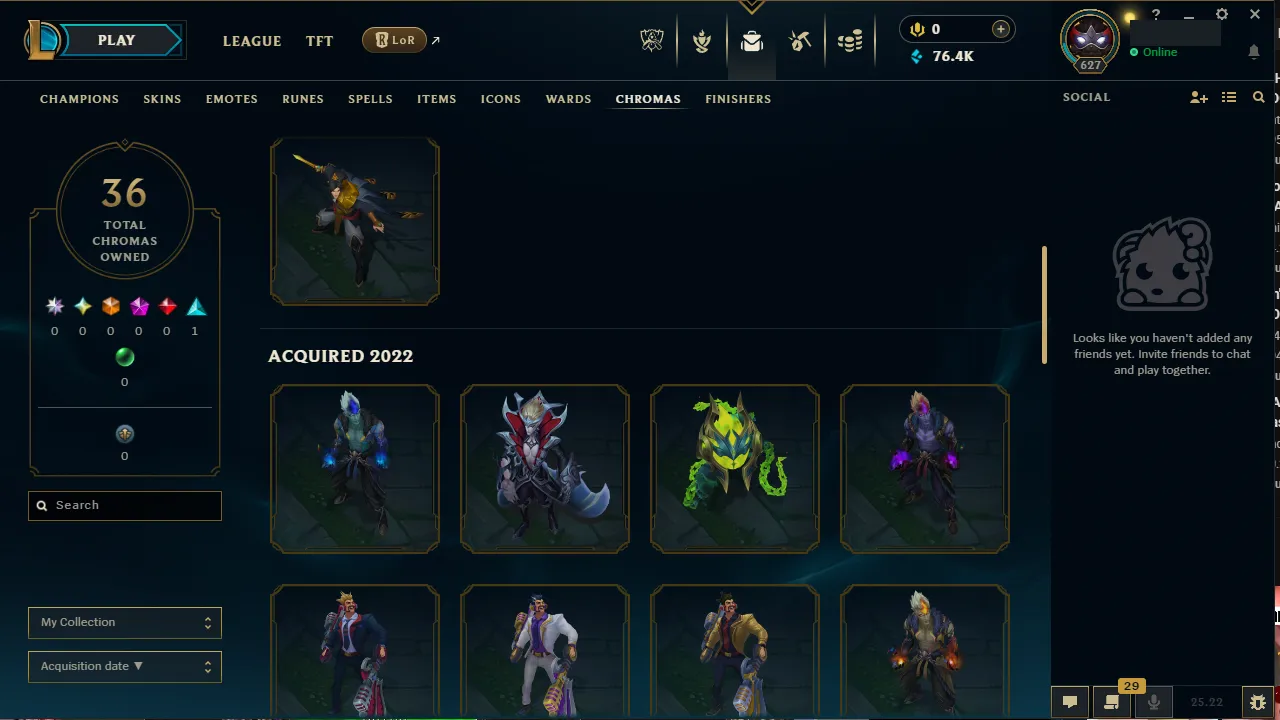Open the friends list search icon
This screenshot has height=720, width=1280.
(x=1258, y=97)
